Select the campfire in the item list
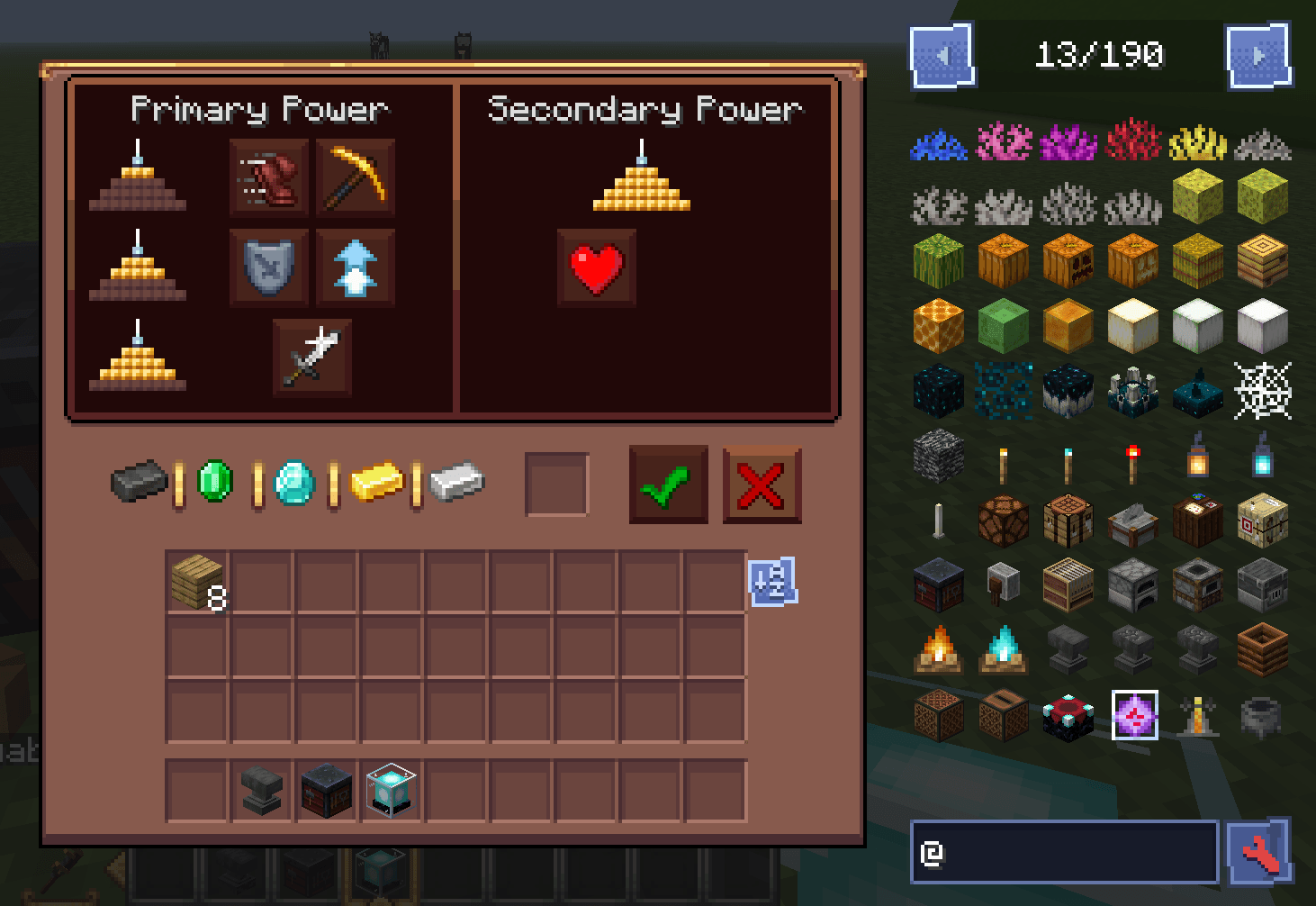 click(938, 650)
